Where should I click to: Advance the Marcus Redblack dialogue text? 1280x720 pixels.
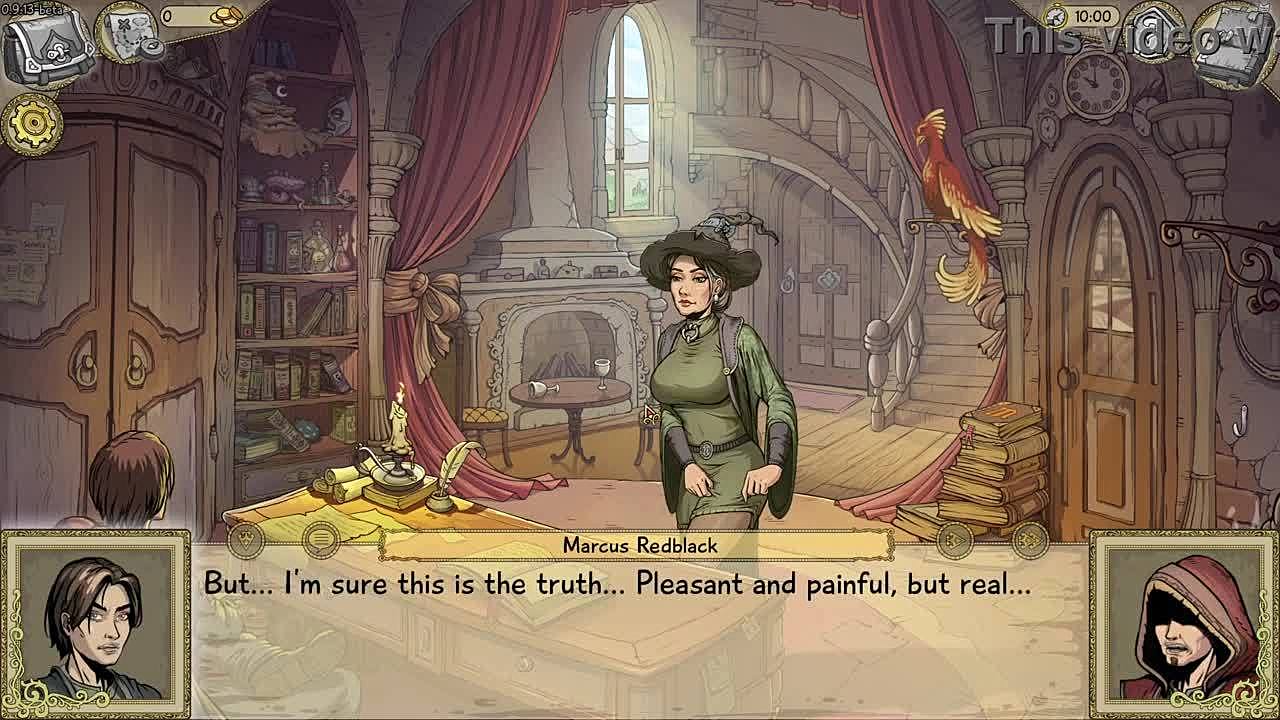(x=640, y=600)
